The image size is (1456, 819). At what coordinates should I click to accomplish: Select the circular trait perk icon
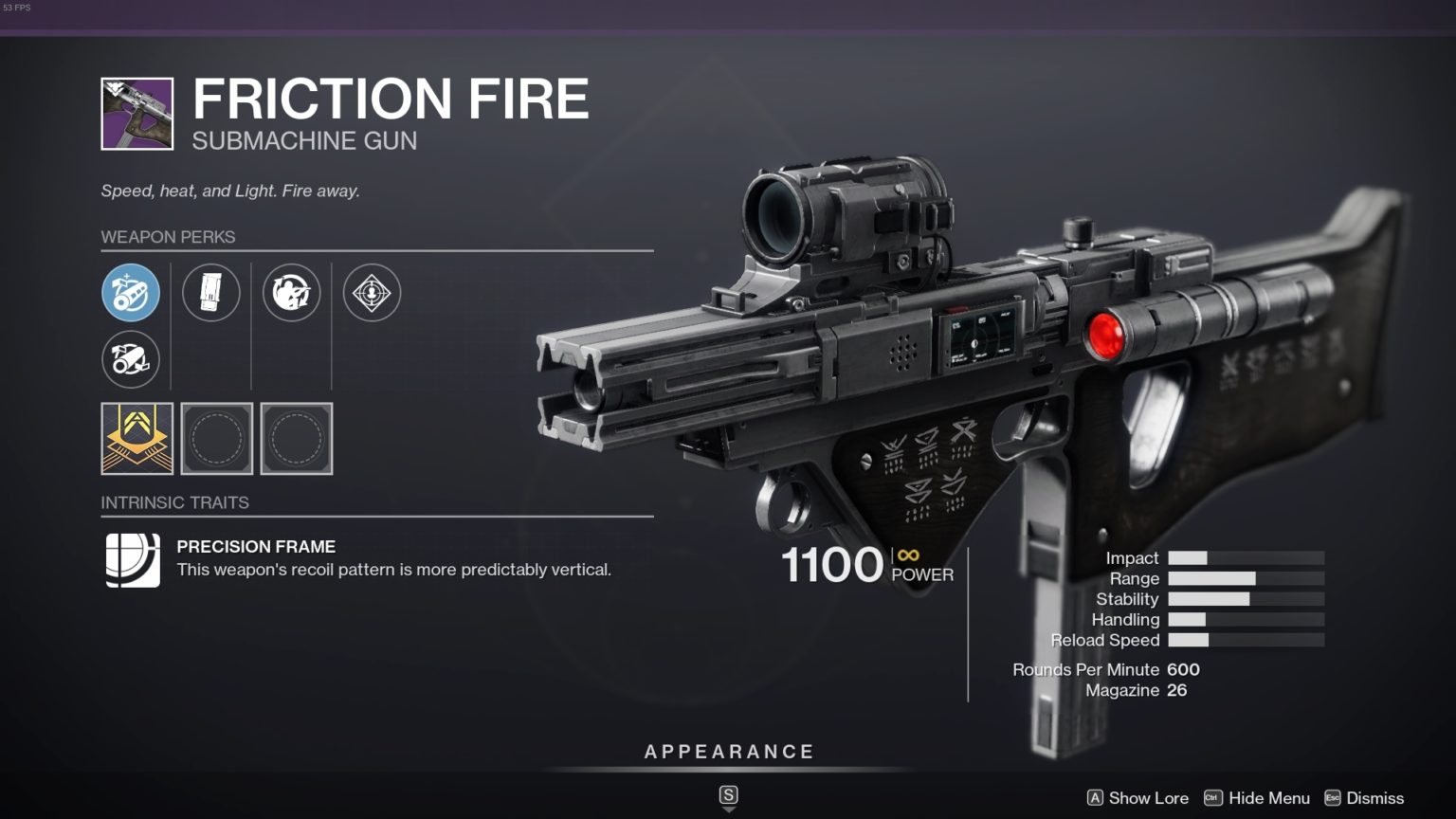pyautogui.click(x=292, y=292)
